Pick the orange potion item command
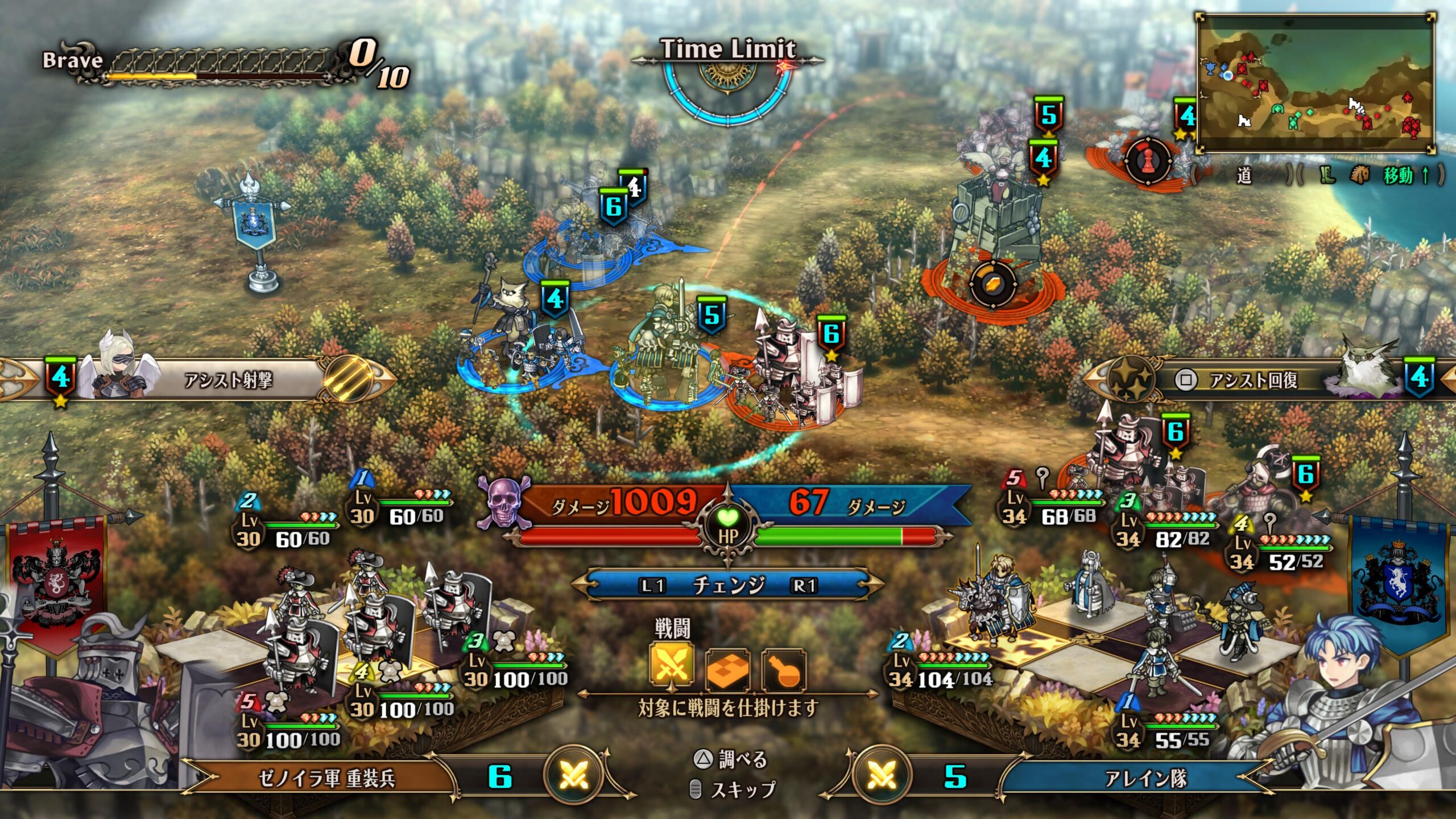Screen dimensions: 1456x819 784,669
